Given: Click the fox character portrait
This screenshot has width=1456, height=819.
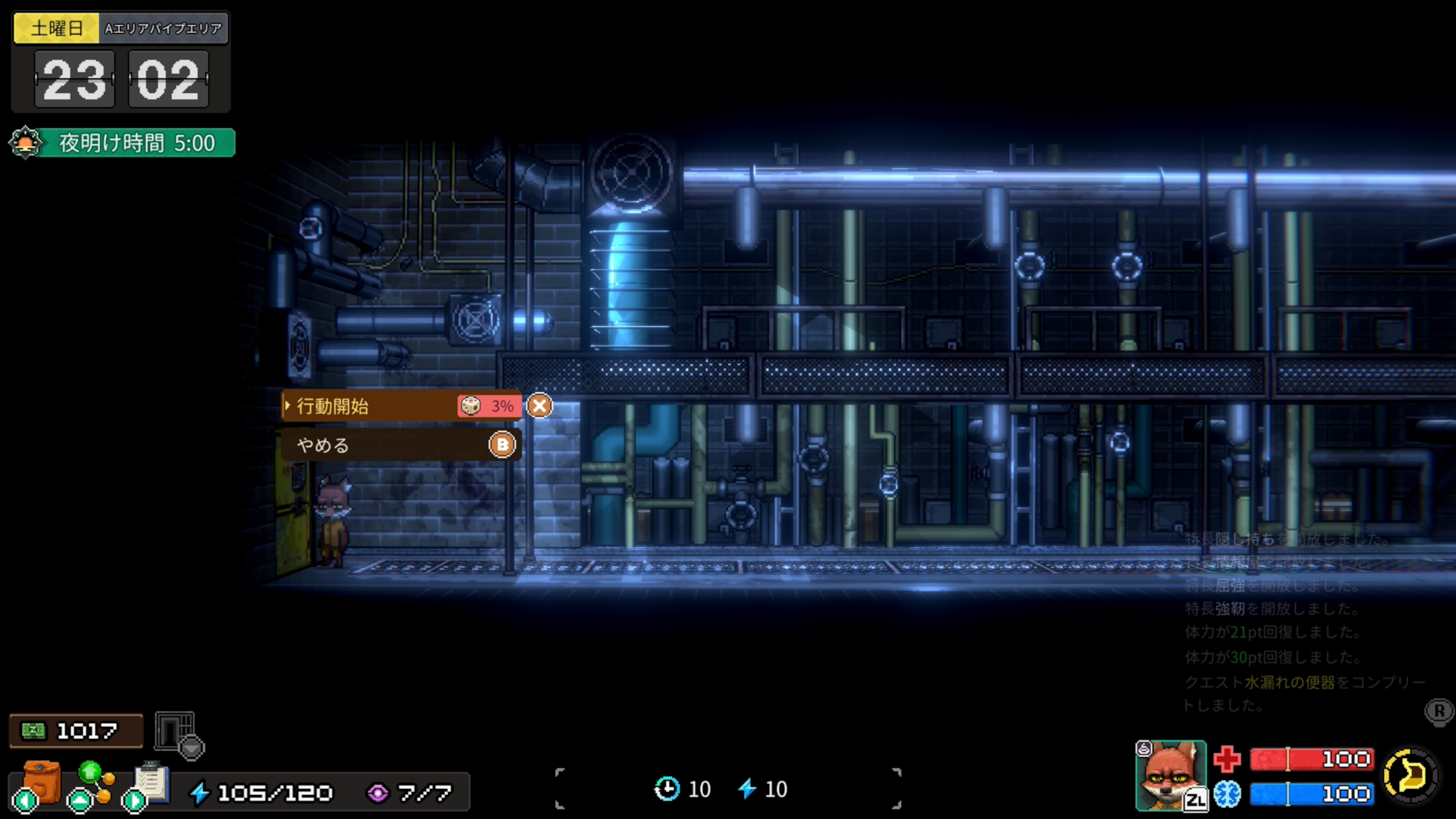Looking at the screenshot, I should pos(1170,774).
